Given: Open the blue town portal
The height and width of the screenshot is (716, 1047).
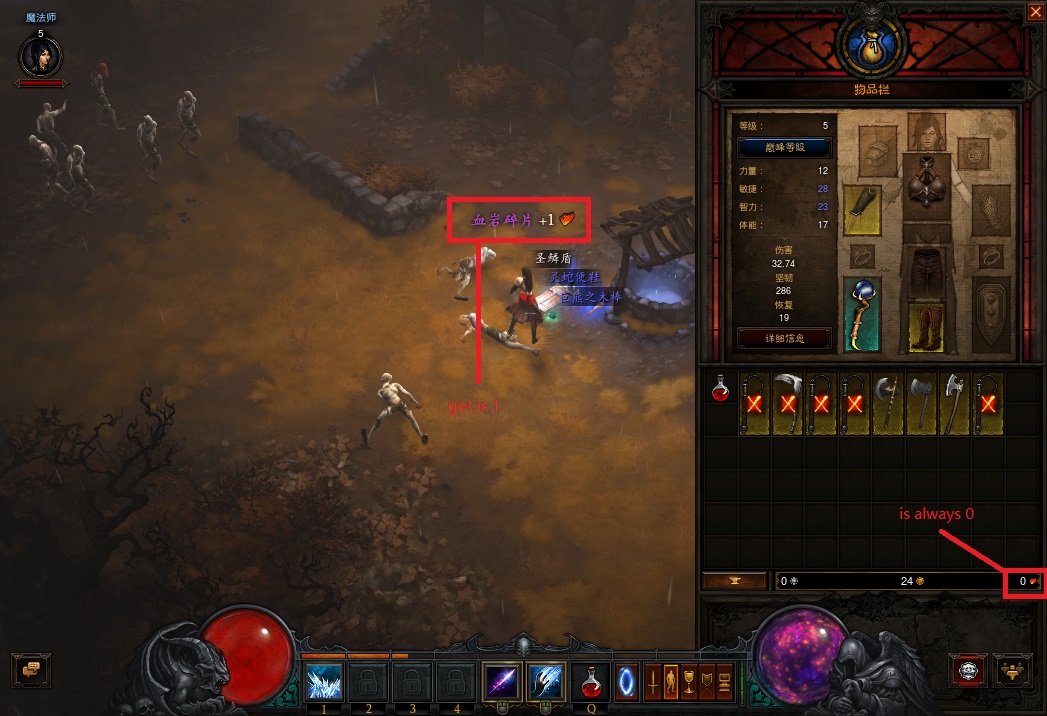Looking at the screenshot, I should [626, 683].
